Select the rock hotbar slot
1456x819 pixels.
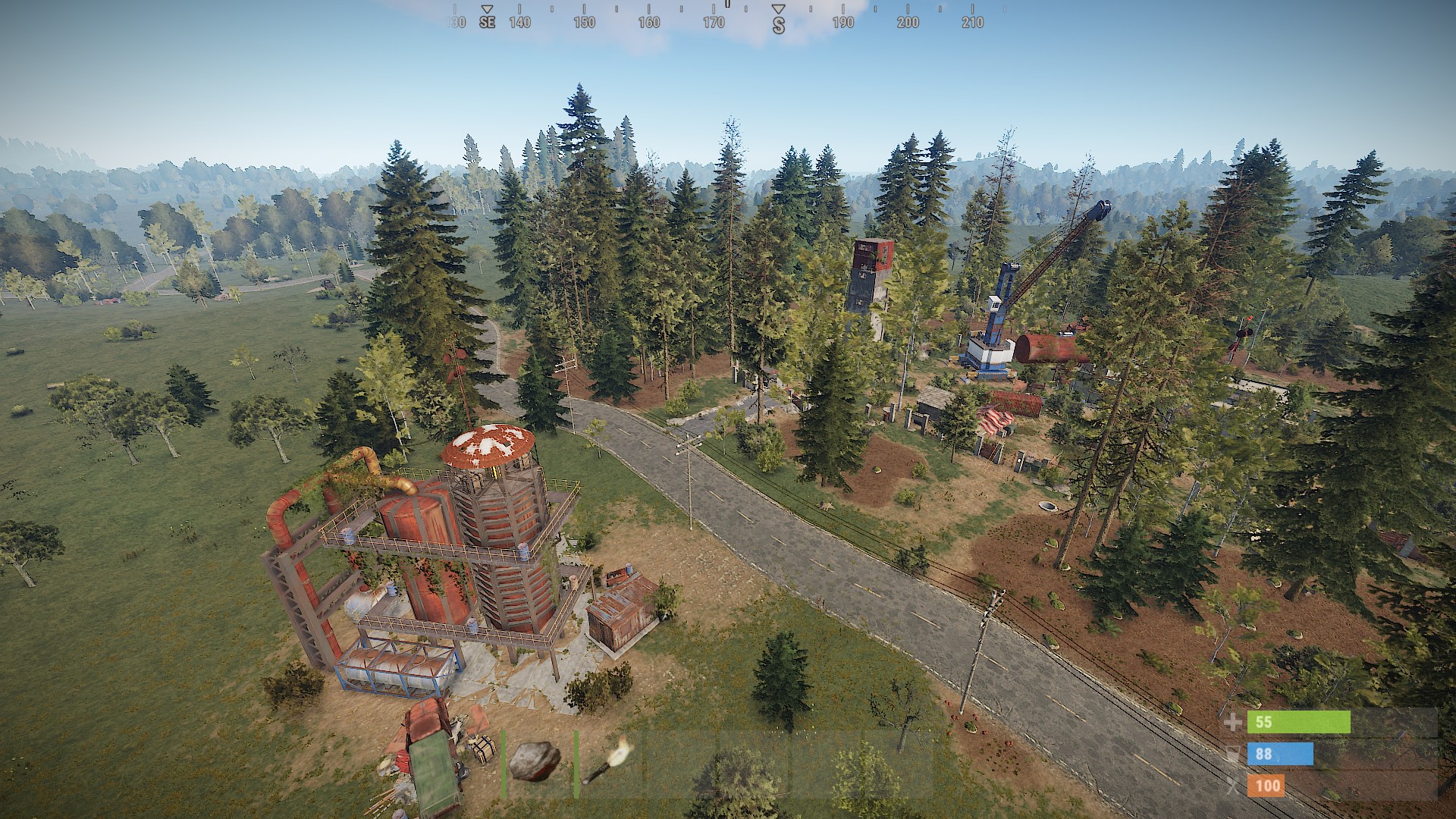pyautogui.click(x=536, y=761)
